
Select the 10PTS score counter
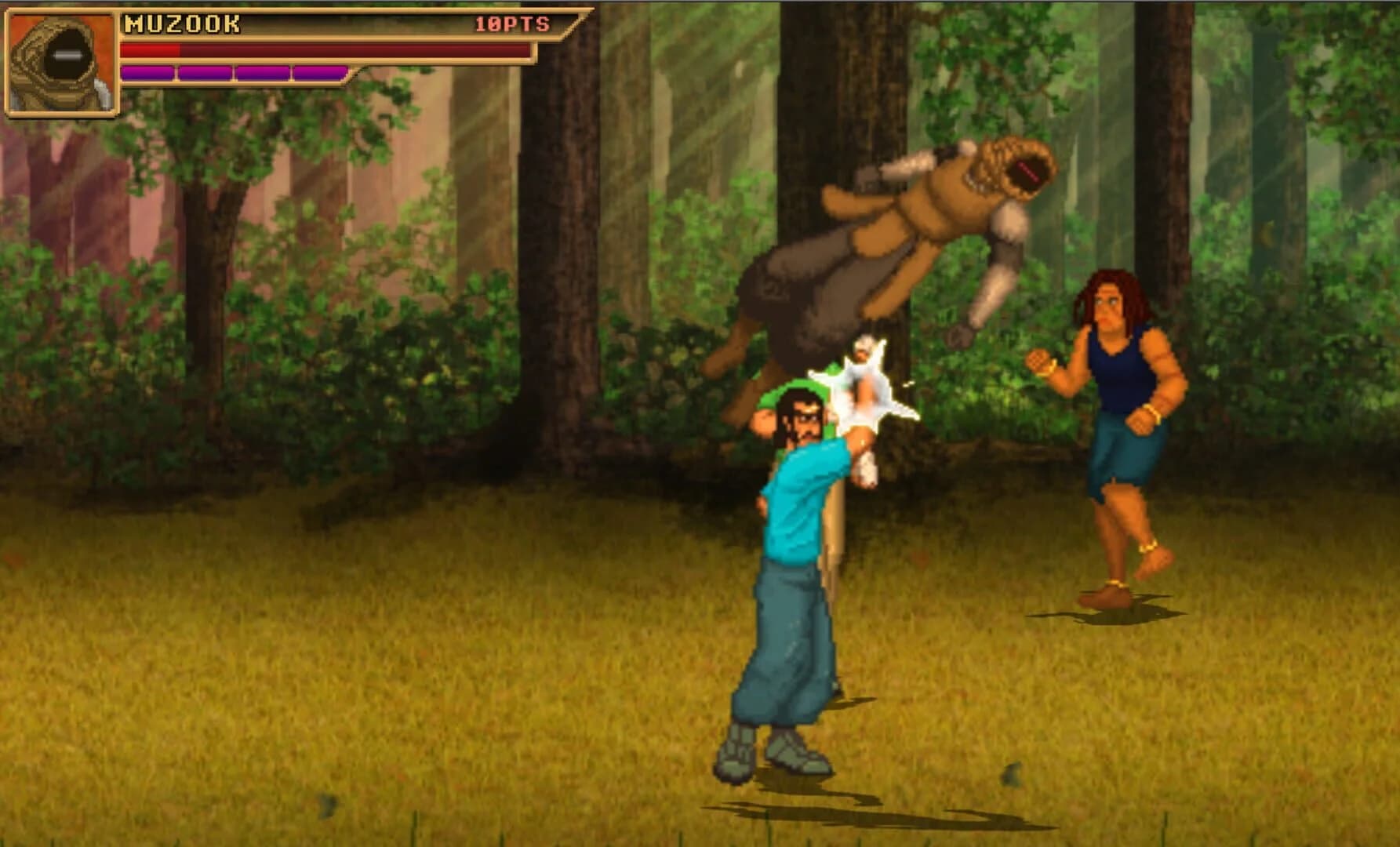[x=510, y=24]
